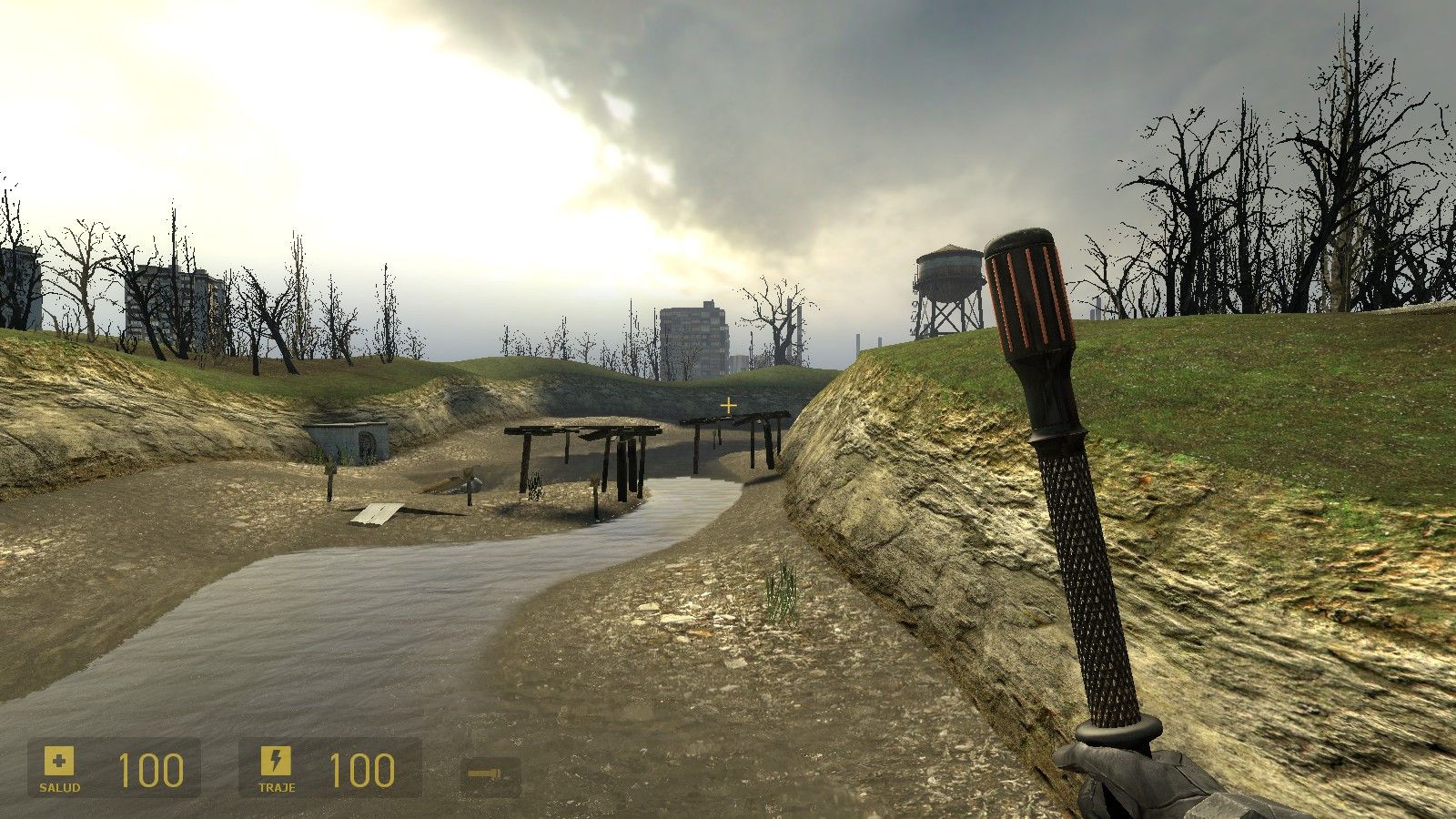The width and height of the screenshot is (1456, 819).
Task: Click the yellow crosshair in screen center
Action: coord(728,403)
